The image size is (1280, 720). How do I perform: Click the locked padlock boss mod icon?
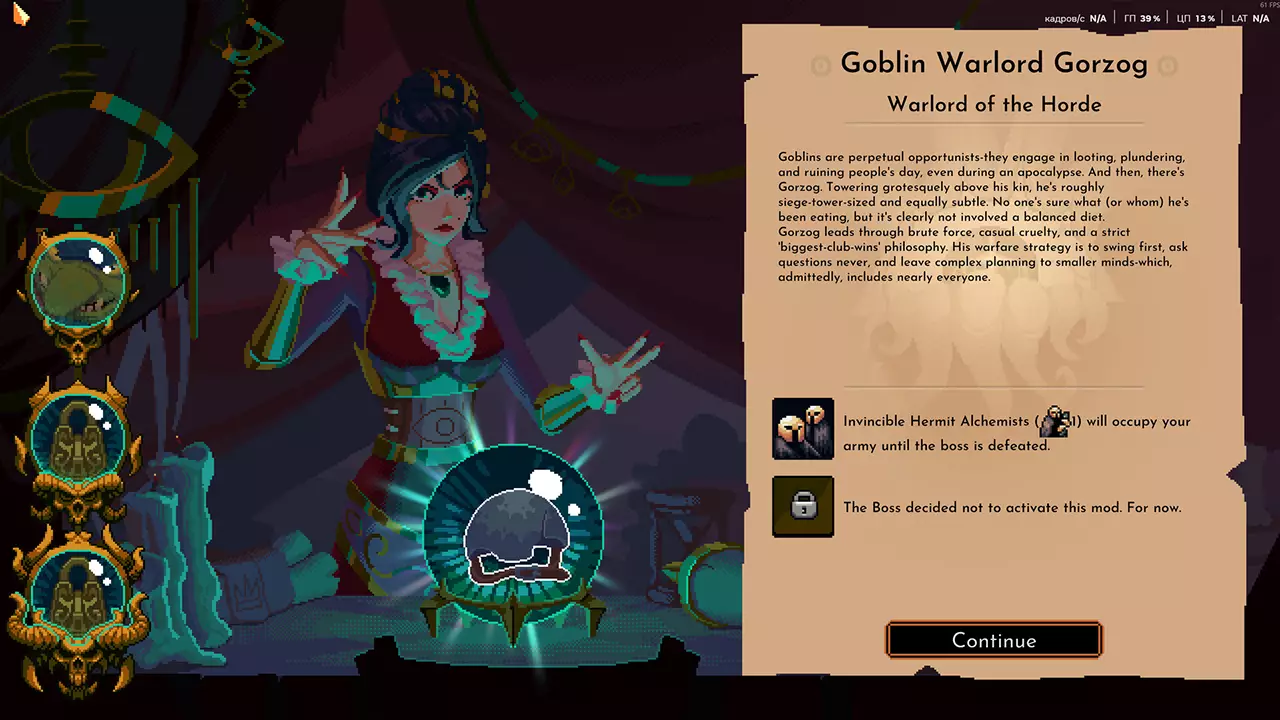click(x=803, y=507)
